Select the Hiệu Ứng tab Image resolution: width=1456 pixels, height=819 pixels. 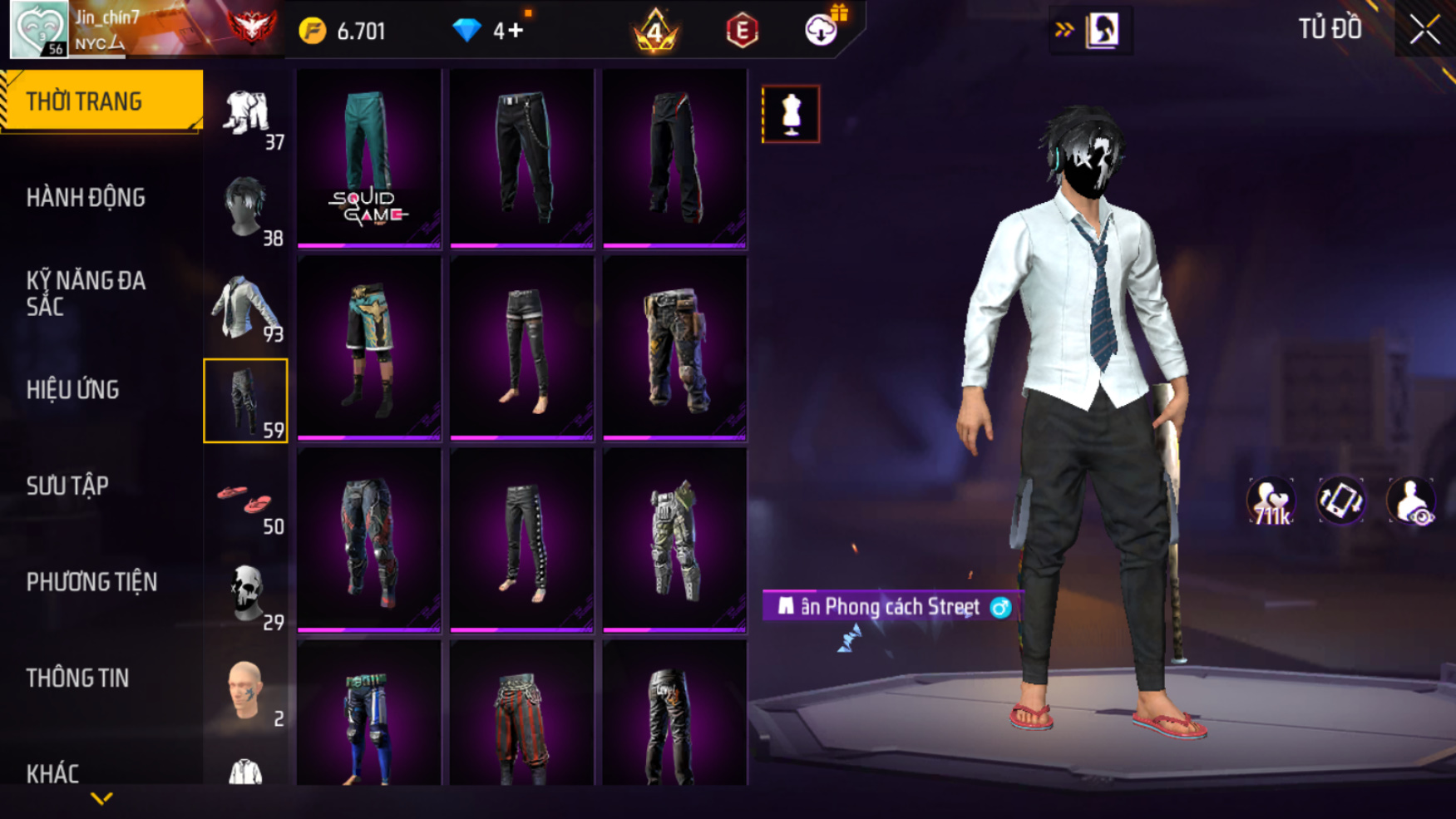tap(73, 389)
